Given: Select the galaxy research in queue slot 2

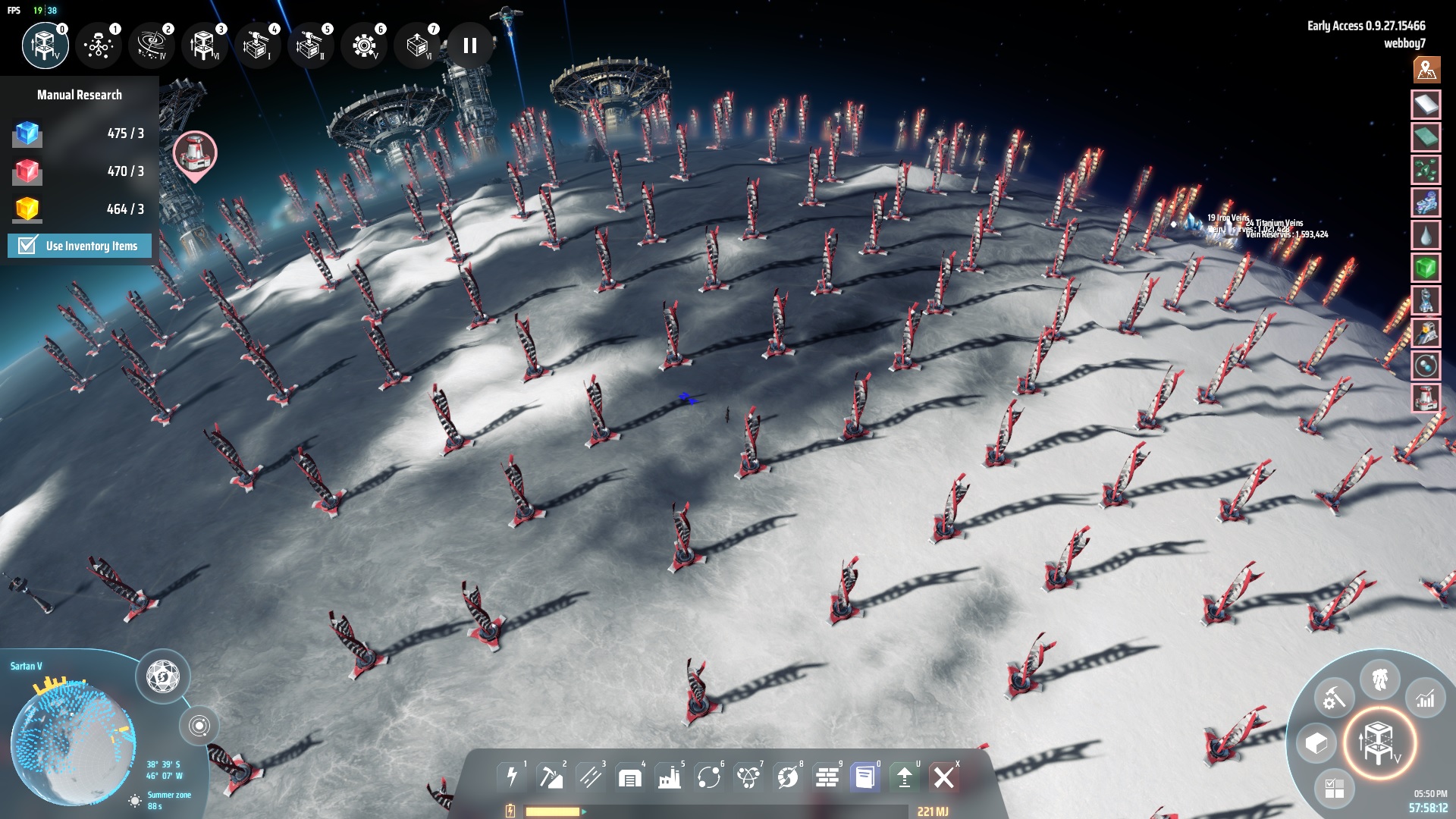Looking at the screenshot, I should [152, 45].
